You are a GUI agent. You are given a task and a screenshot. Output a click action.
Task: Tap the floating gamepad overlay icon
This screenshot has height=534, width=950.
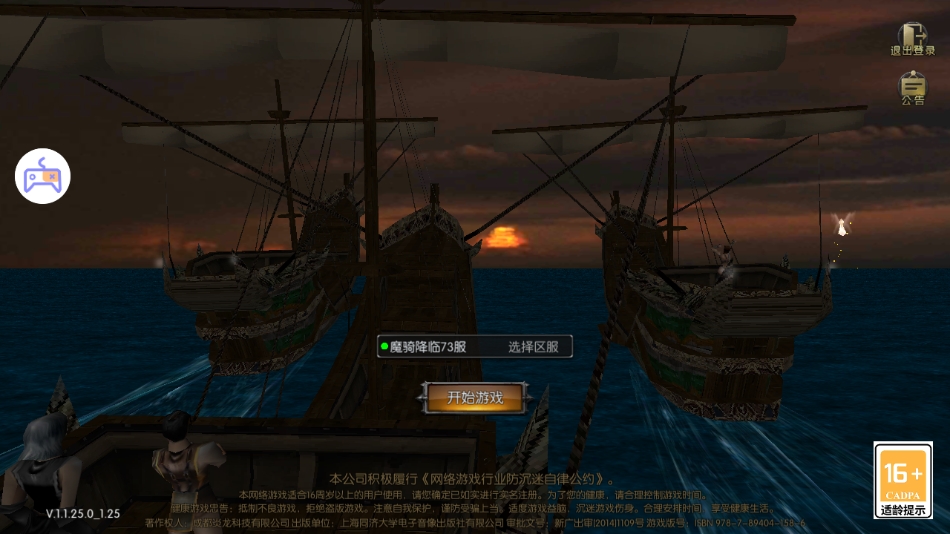point(42,176)
